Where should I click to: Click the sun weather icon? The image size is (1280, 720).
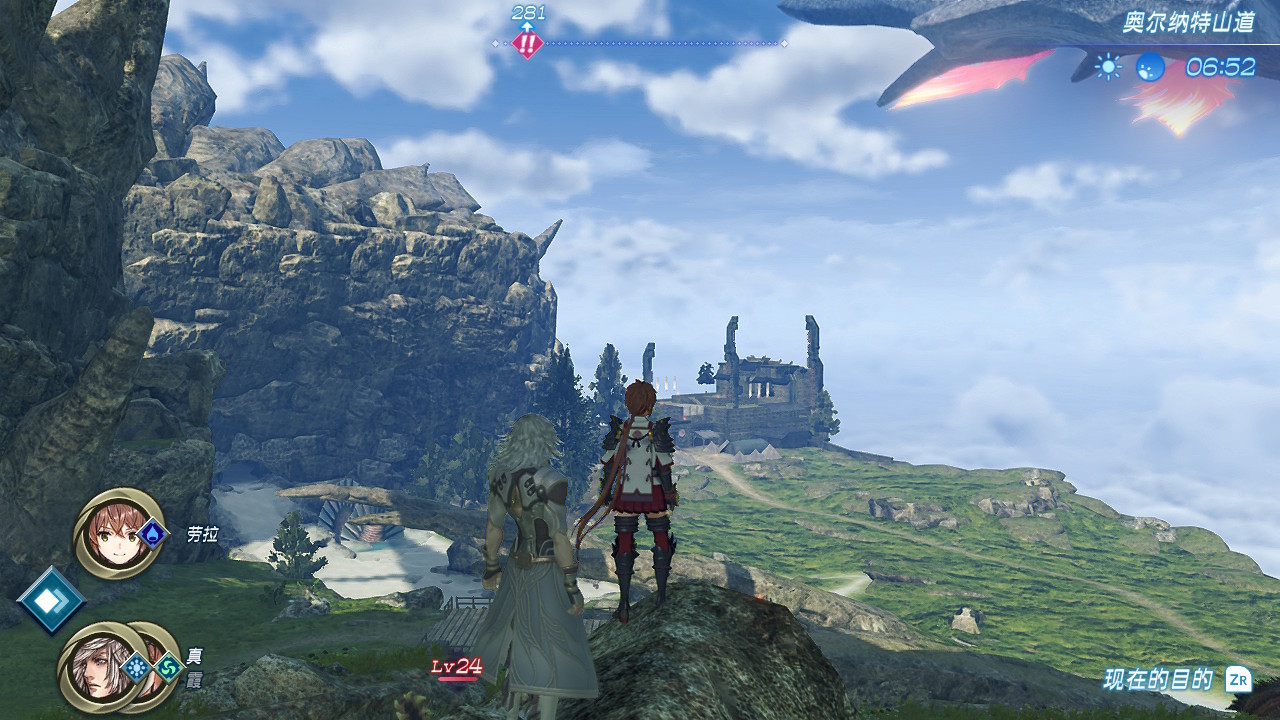(1108, 67)
